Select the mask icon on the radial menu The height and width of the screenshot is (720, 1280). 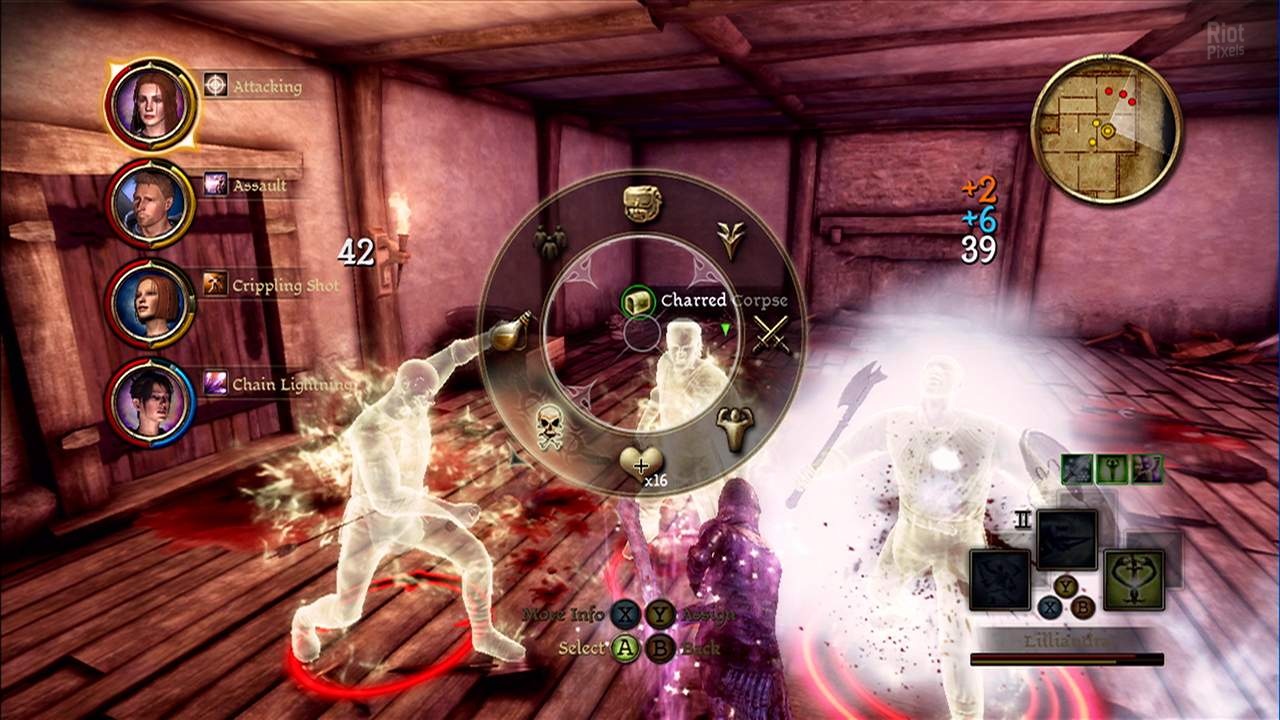[640, 204]
